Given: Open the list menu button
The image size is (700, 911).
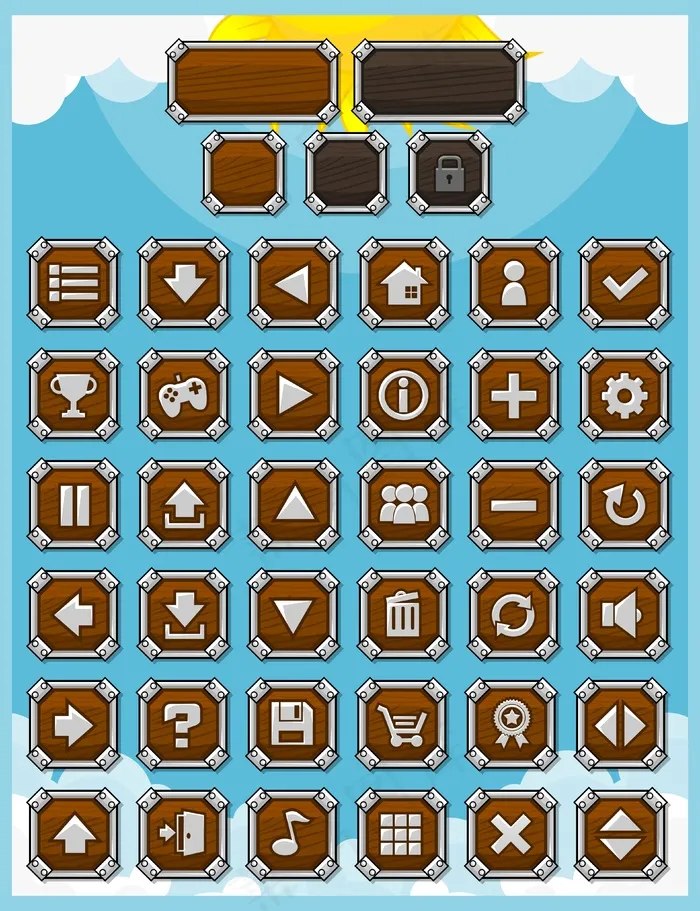Looking at the screenshot, I should [x=73, y=284].
